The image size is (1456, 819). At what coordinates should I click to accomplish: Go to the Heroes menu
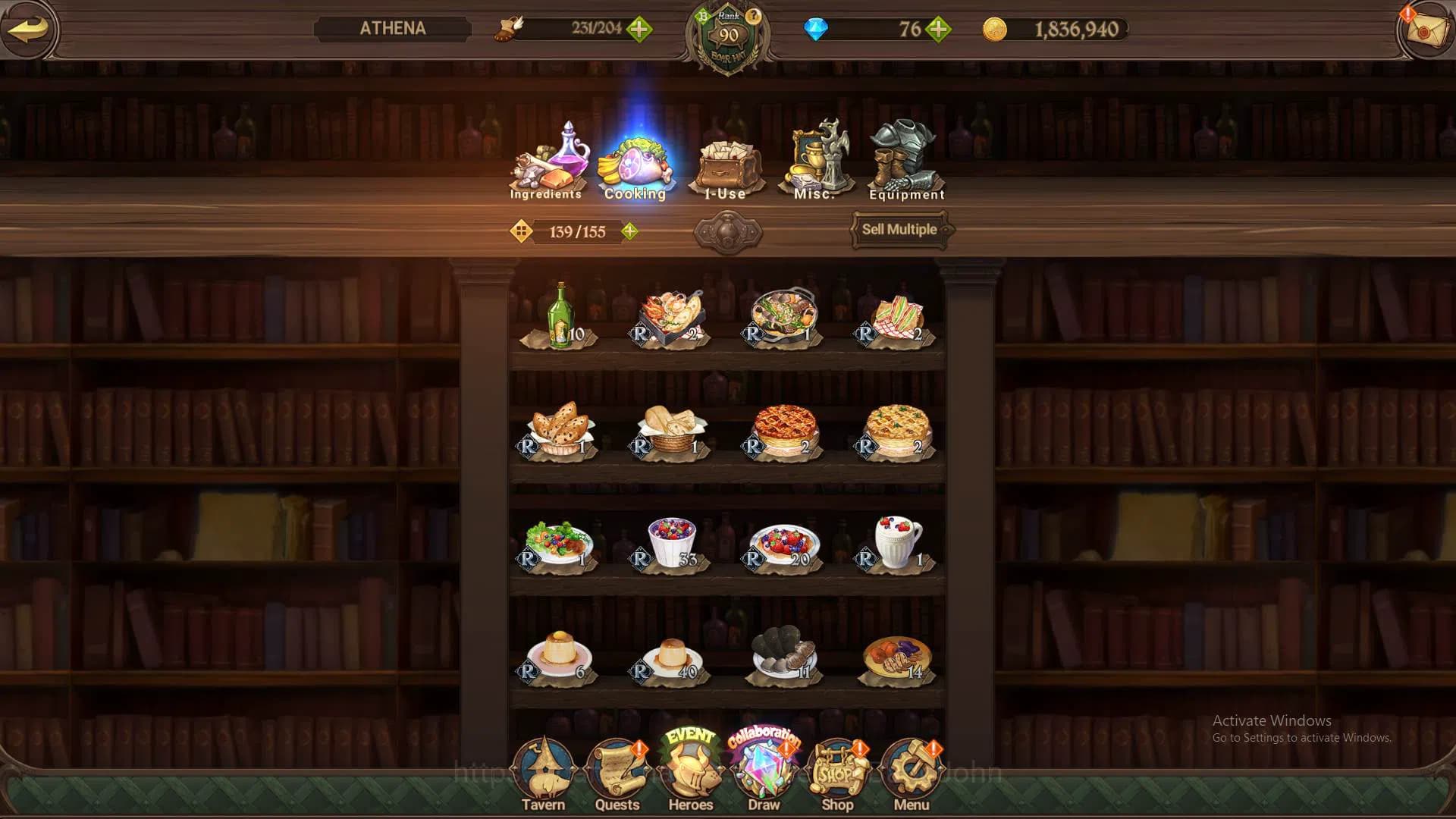click(x=690, y=773)
